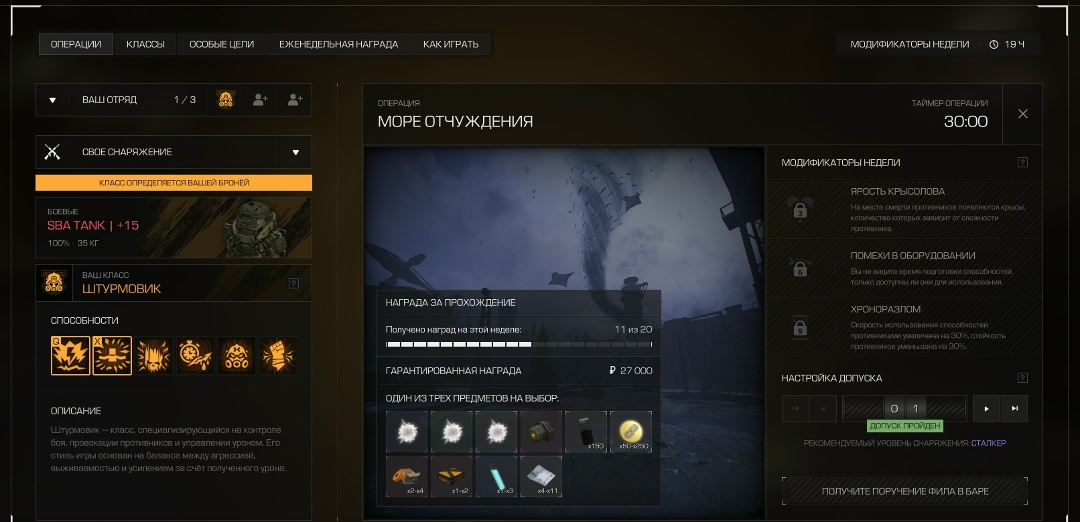Open help for Настройка допуска
This screenshot has width=1080, height=522.
(x=1022, y=378)
